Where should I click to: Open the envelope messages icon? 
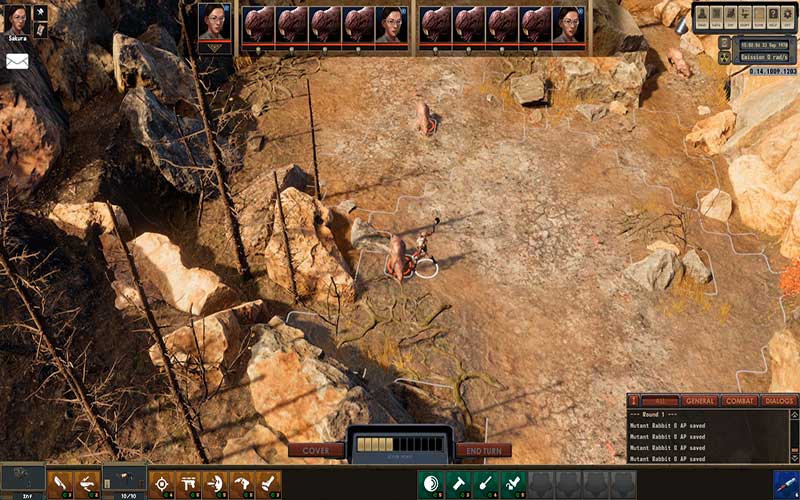click(17, 60)
